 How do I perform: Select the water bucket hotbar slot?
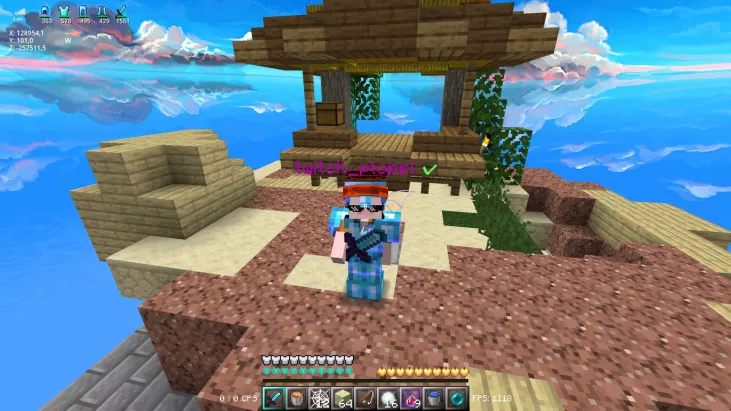coord(434,398)
